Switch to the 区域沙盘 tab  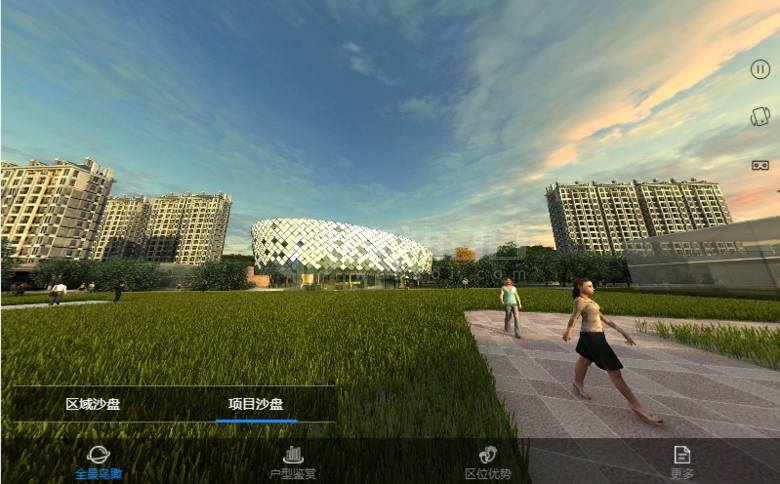(x=93, y=404)
